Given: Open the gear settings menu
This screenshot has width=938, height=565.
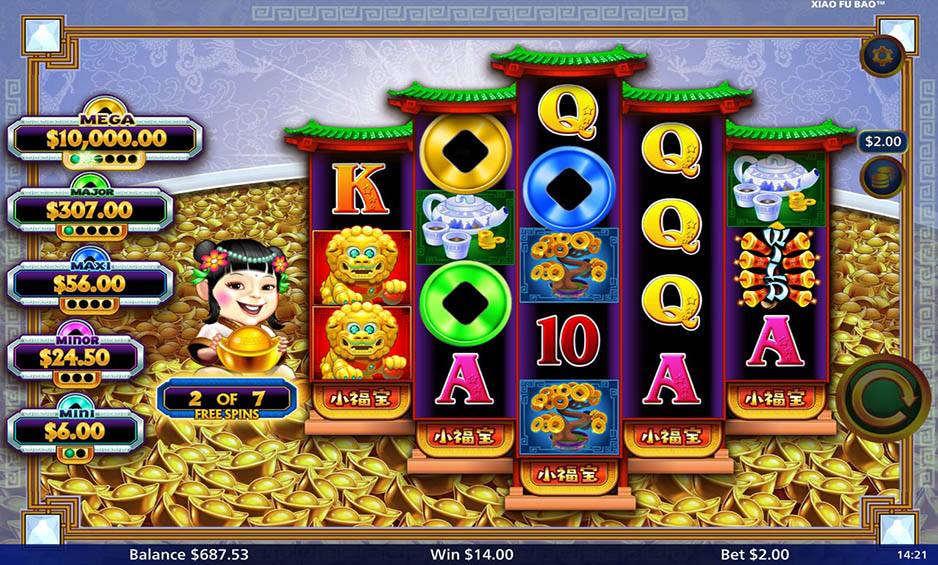Looking at the screenshot, I should pyautogui.click(x=881, y=56).
